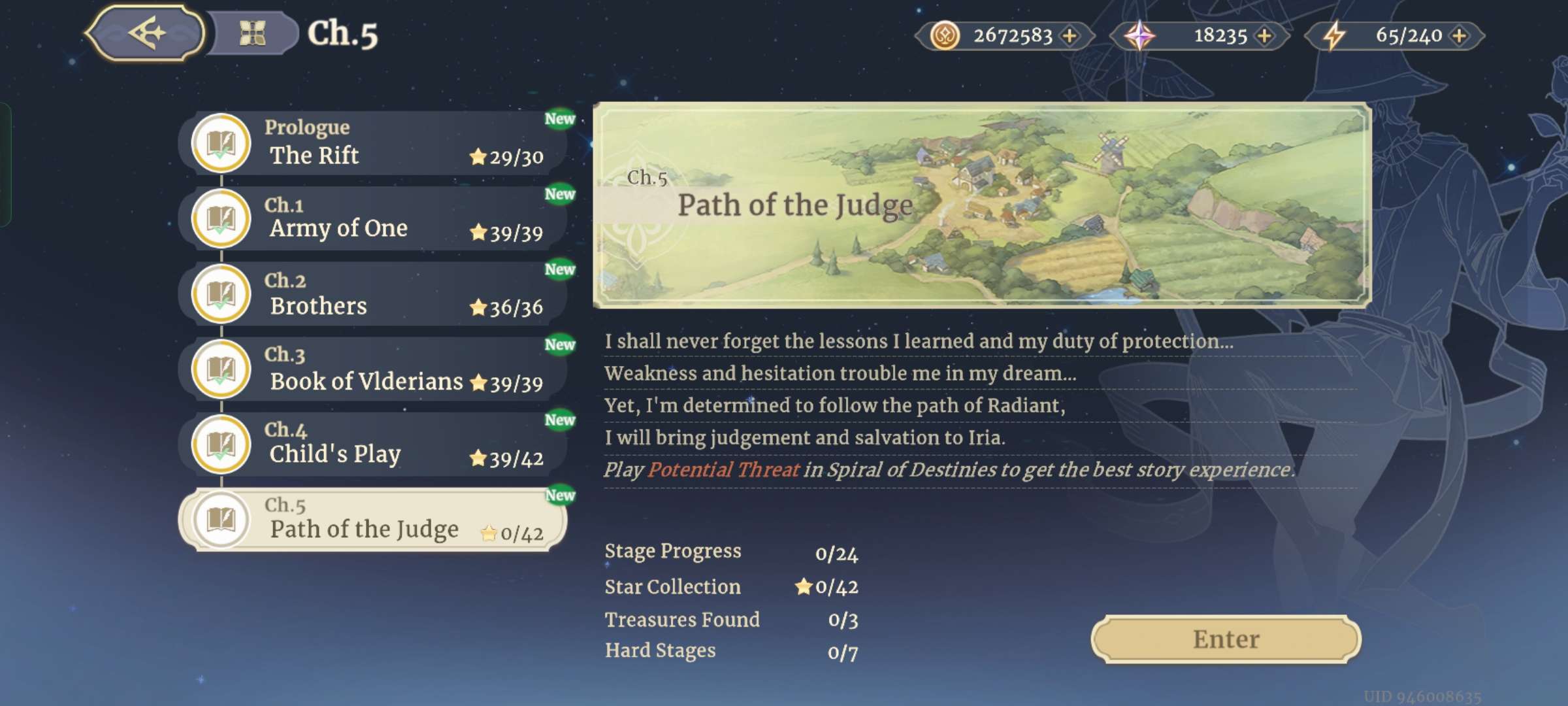
Task: Click the Prologue book icon
Action: 221,143
